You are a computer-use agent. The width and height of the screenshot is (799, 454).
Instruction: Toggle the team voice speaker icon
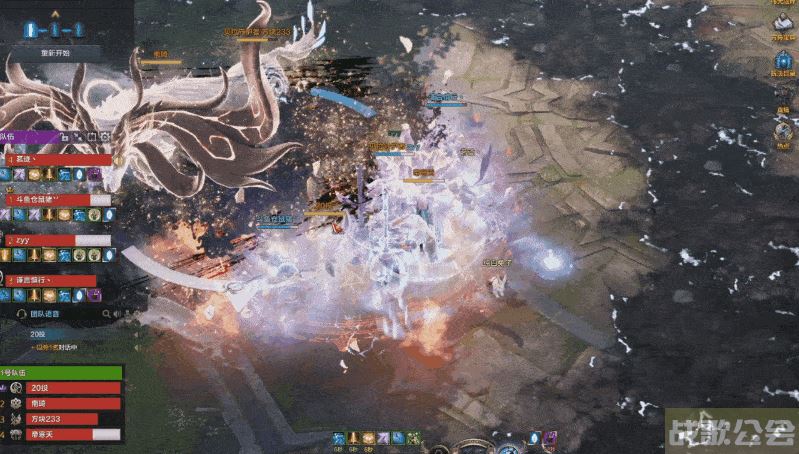[116, 314]
